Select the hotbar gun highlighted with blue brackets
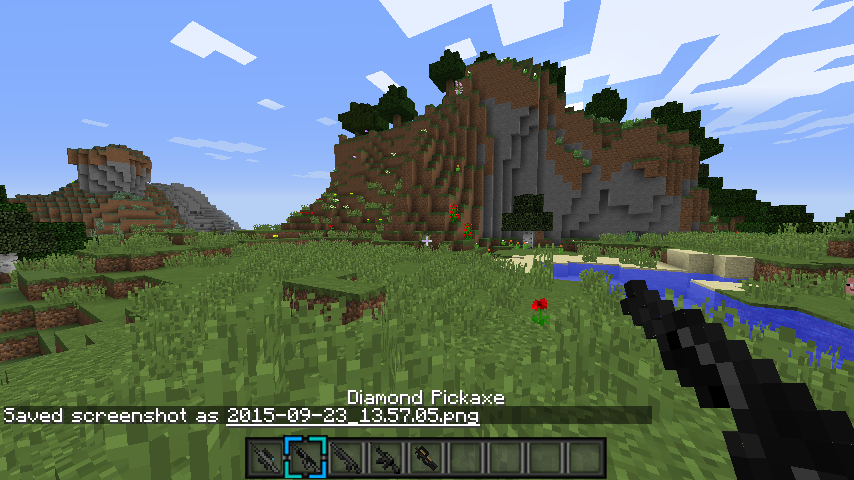The image size is (854, 480). [305, 458]
